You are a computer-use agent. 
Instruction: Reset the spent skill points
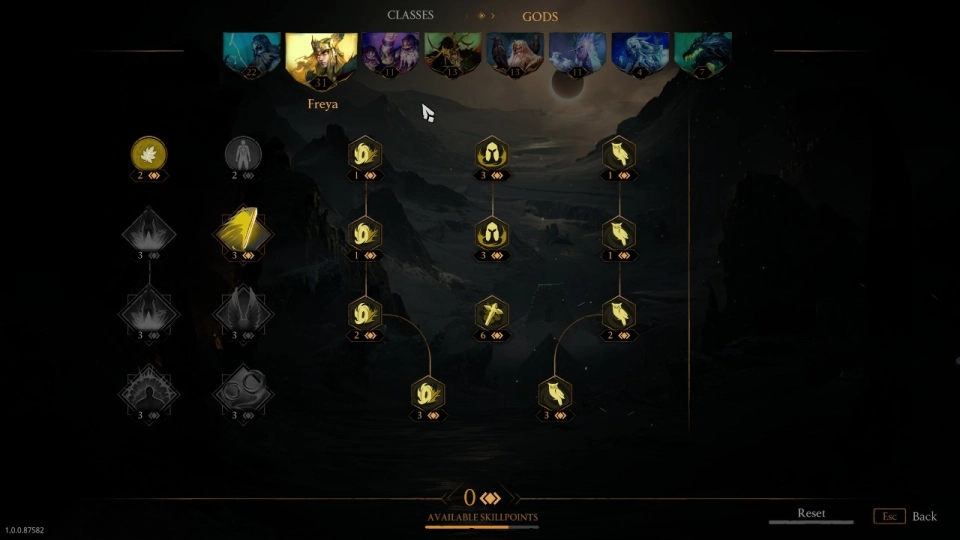tap(811, 514)
